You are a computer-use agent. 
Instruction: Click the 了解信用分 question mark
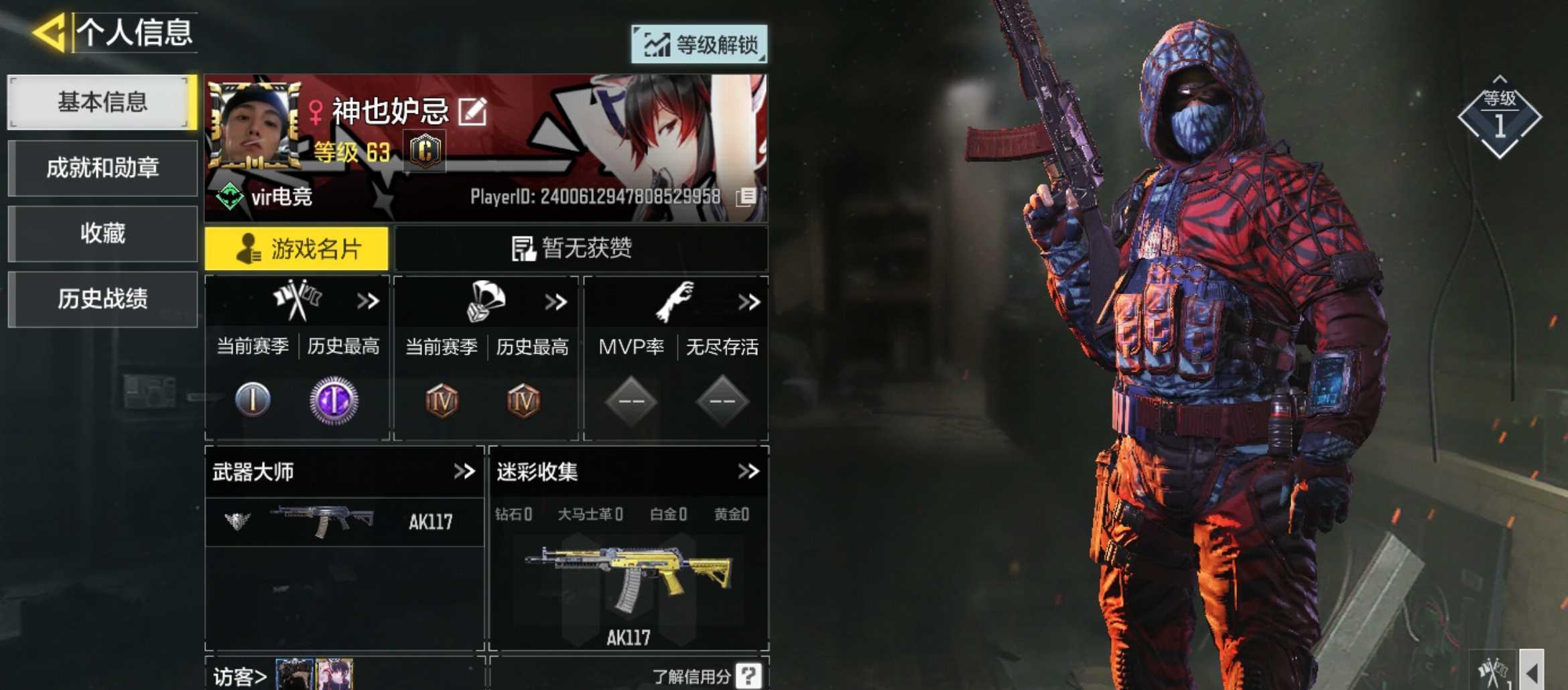tap(748, 675)
